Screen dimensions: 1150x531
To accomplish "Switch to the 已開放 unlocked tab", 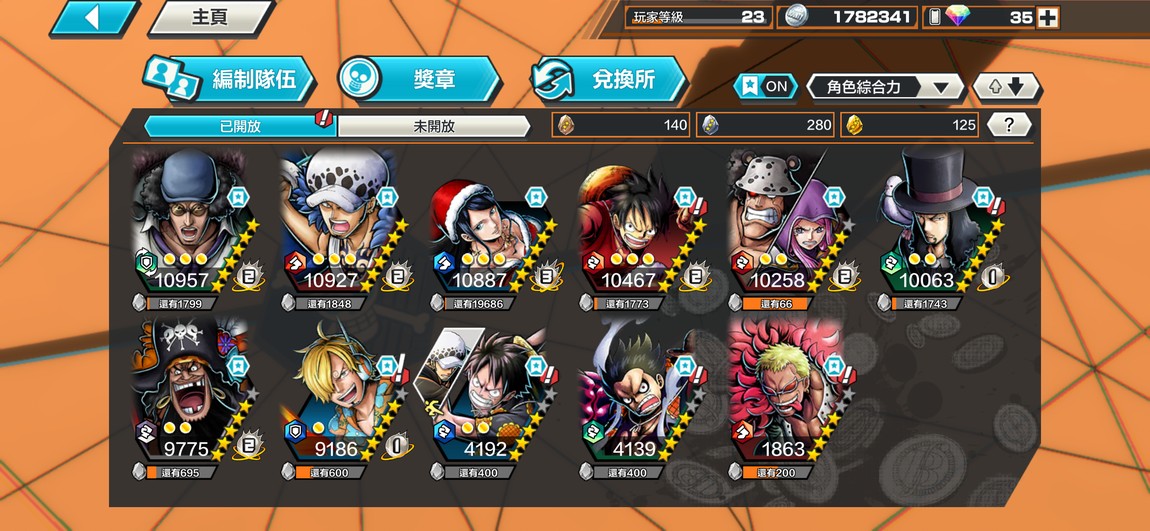I will (x=239, y=126).
